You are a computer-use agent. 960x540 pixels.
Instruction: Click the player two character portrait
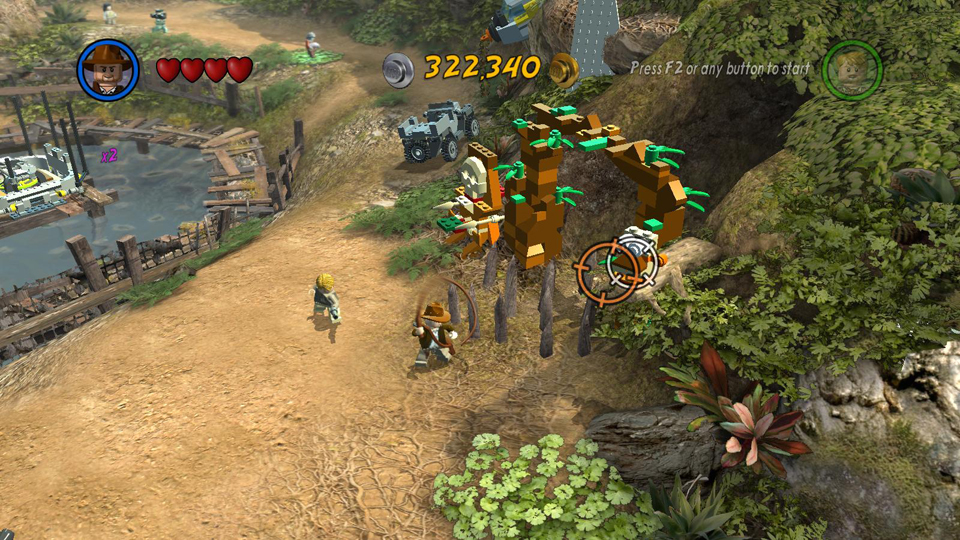pyautogui.click(x=852, y=69)
